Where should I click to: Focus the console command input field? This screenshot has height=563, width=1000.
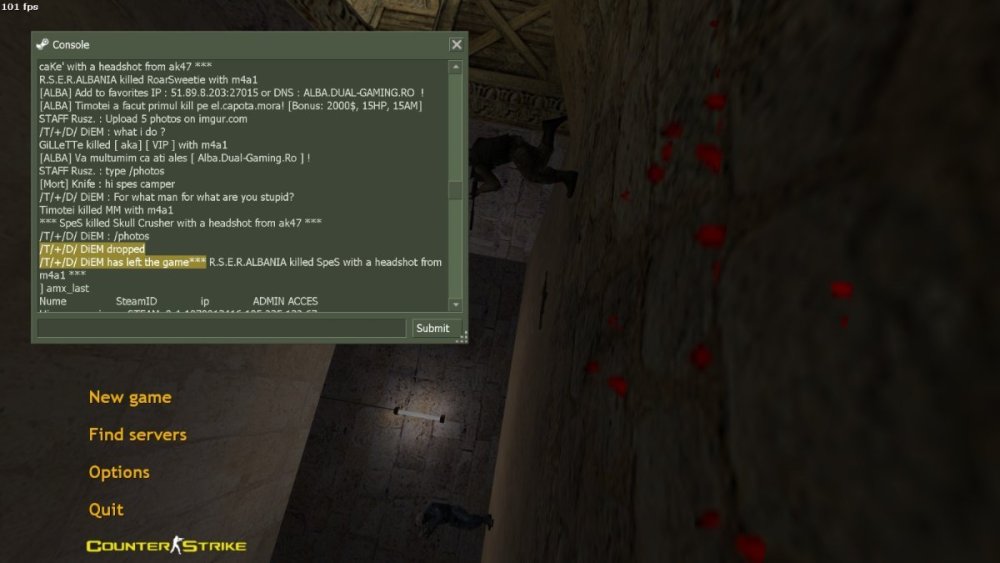(221, 328)
